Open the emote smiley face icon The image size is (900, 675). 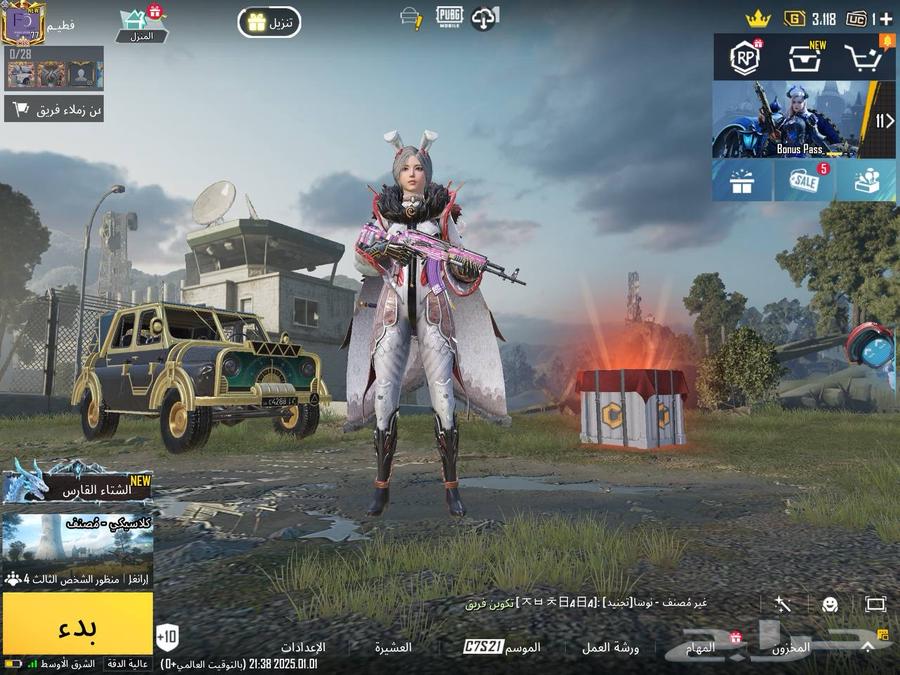(829, 604)
